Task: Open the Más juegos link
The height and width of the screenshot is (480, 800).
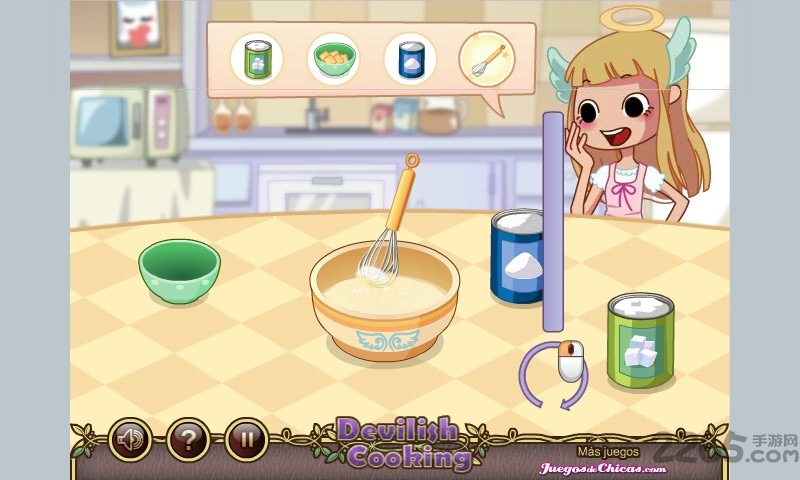Action: click(x=608, y=451)
